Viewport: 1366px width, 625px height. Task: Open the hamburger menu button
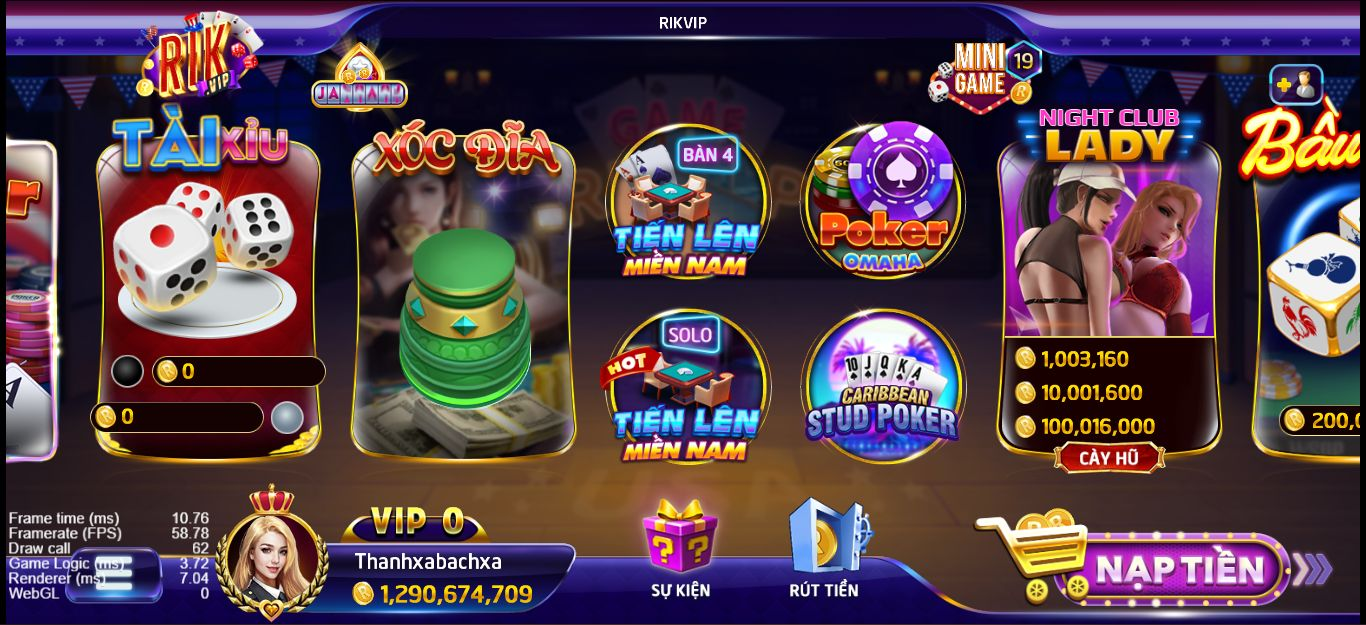113,573
